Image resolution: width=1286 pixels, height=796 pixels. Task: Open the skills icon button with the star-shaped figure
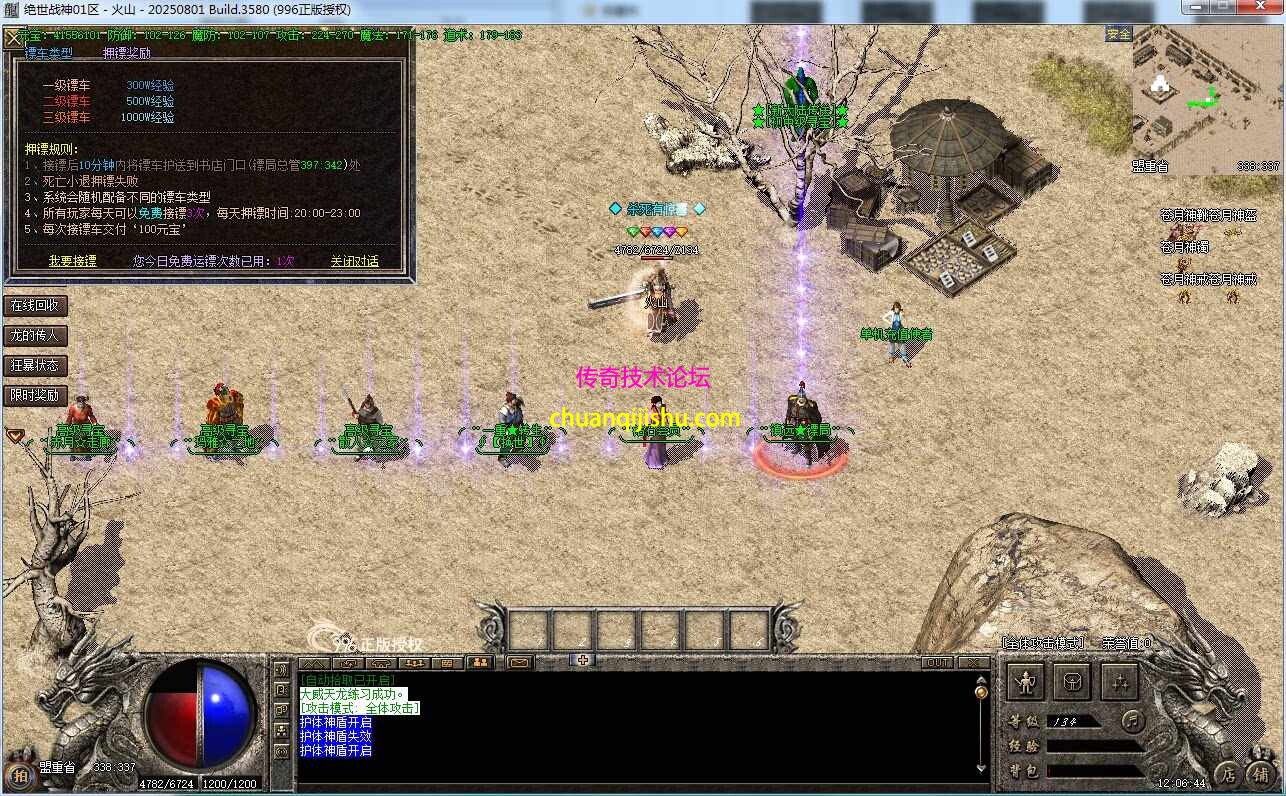point(1119,682)
